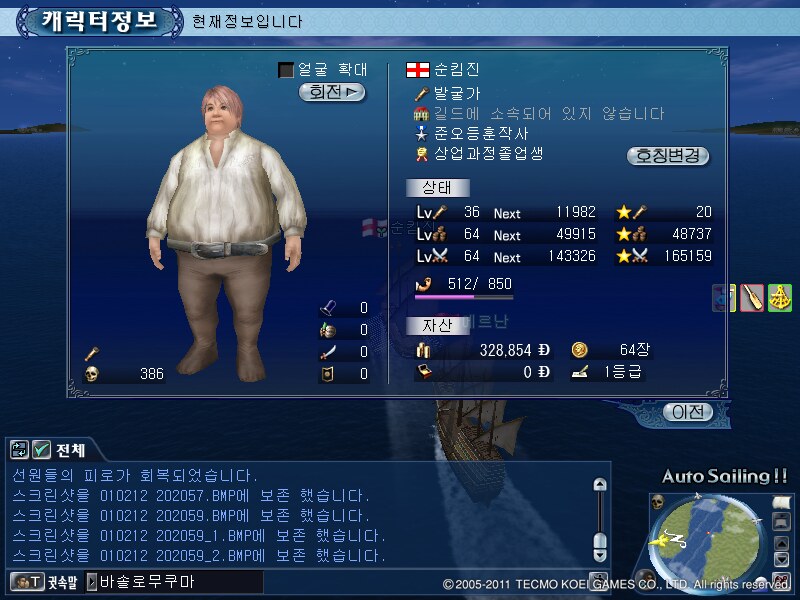This screenshot has width=800, height=600.
Task: Click the chat log scroll-up arrow
Action: click(600, 485)
